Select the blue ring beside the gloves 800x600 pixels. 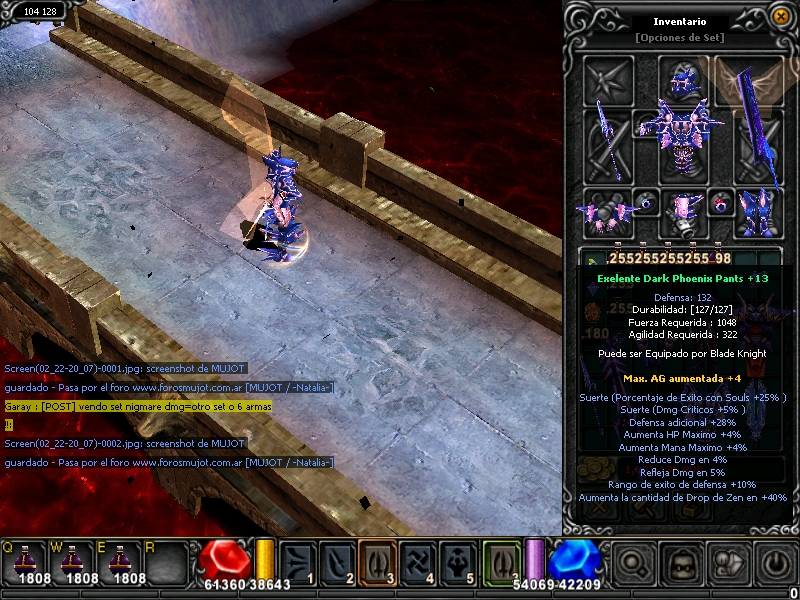click(646, 204)
